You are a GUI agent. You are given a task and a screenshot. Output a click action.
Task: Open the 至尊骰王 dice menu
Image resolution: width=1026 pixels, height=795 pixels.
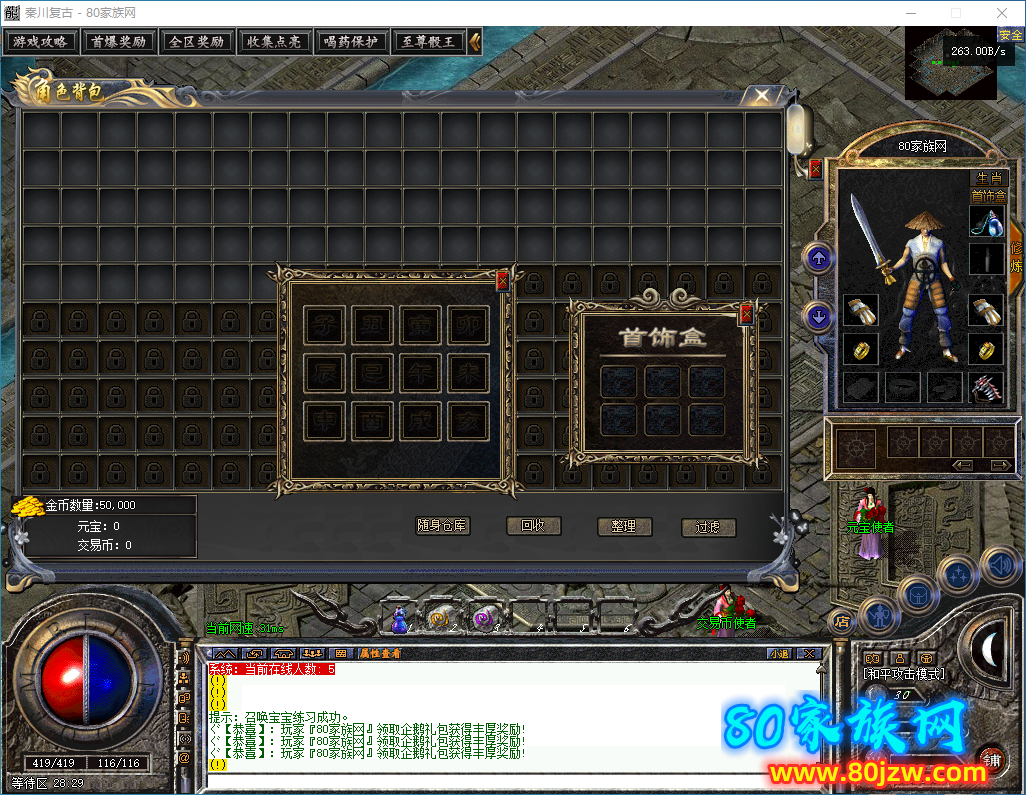pos(428,42)
